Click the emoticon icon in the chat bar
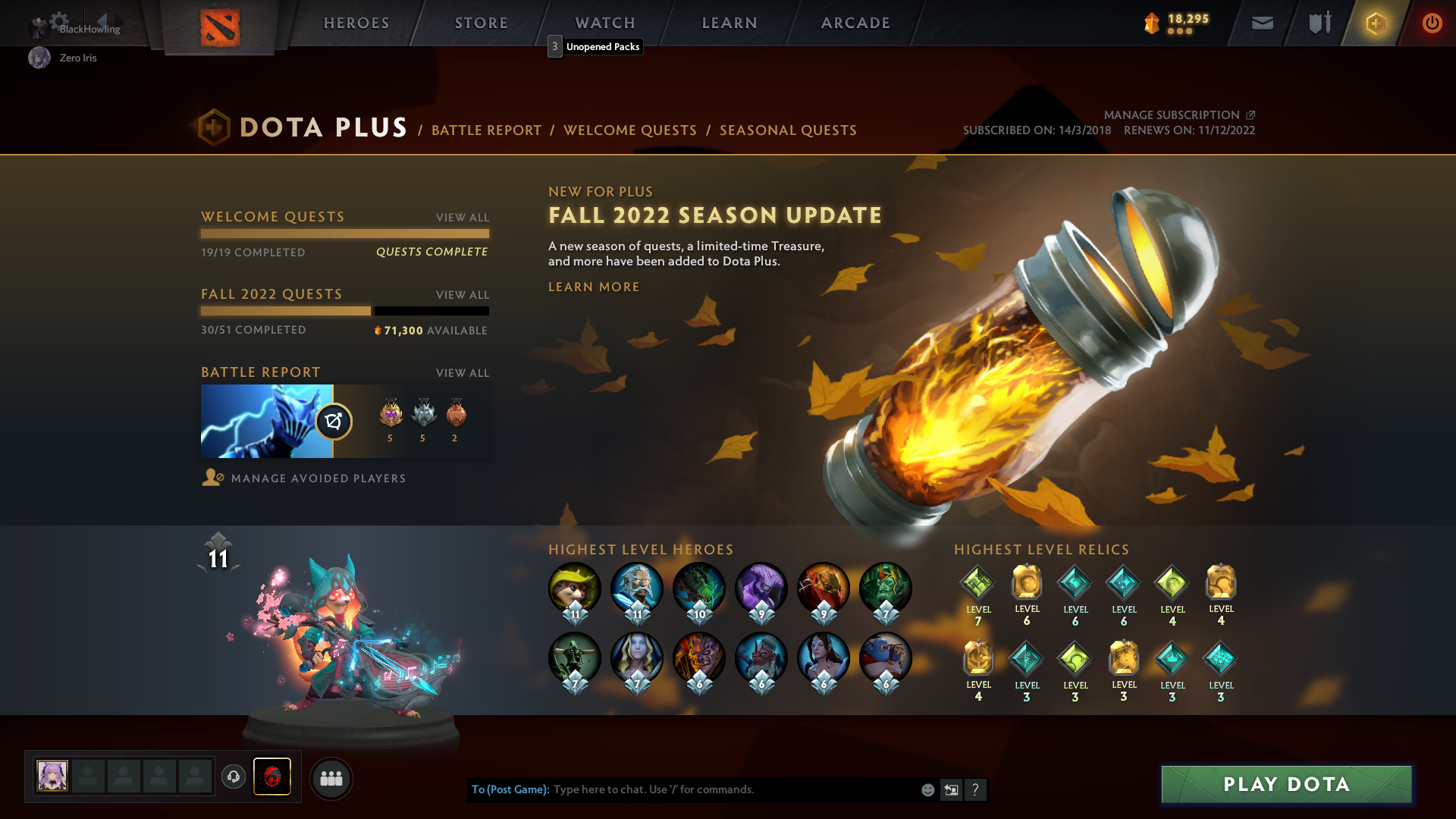Image resolution: width=1456 pixels, height=819 pixels. click(927, 789)
